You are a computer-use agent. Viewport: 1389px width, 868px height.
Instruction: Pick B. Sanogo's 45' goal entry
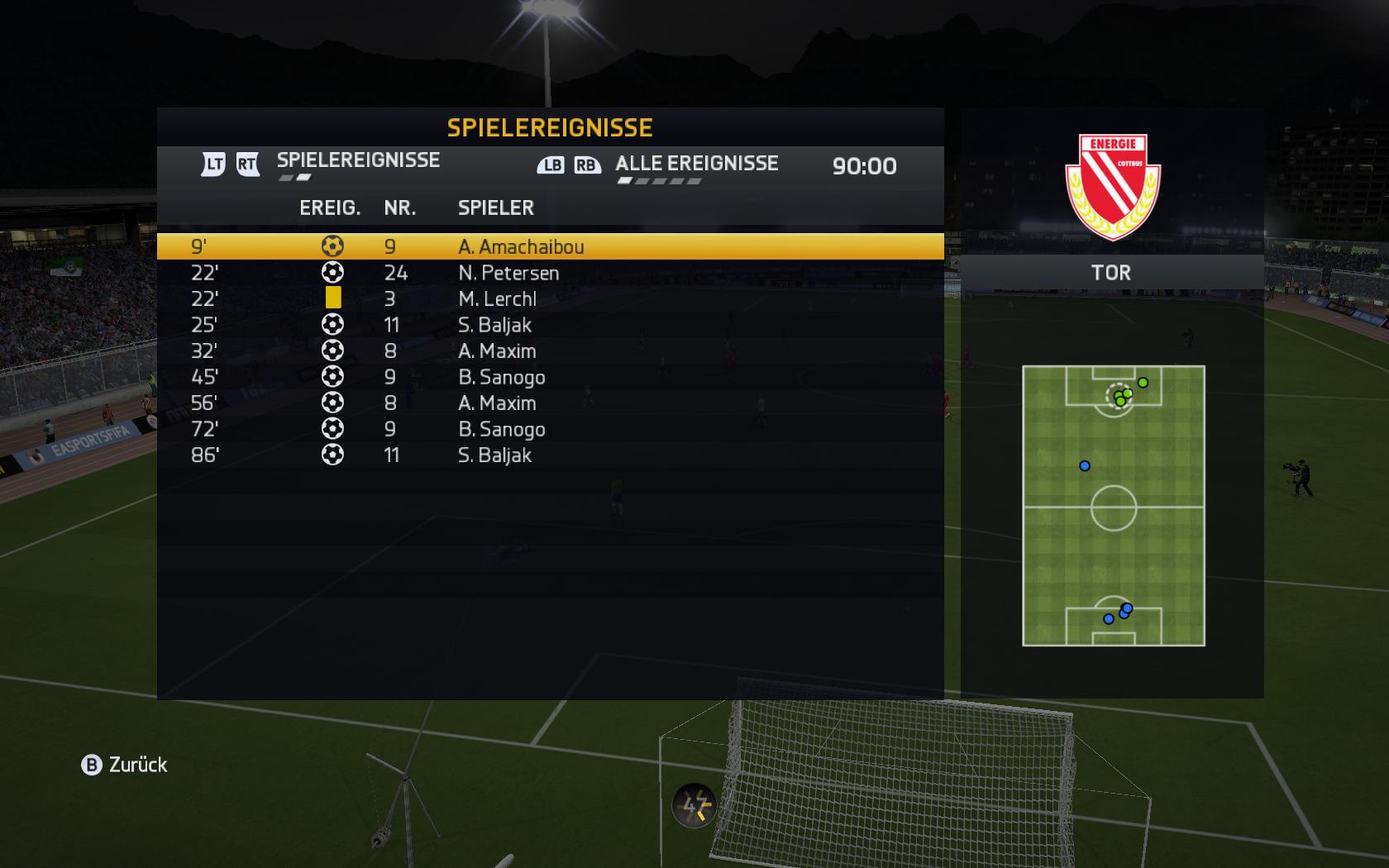550,377
